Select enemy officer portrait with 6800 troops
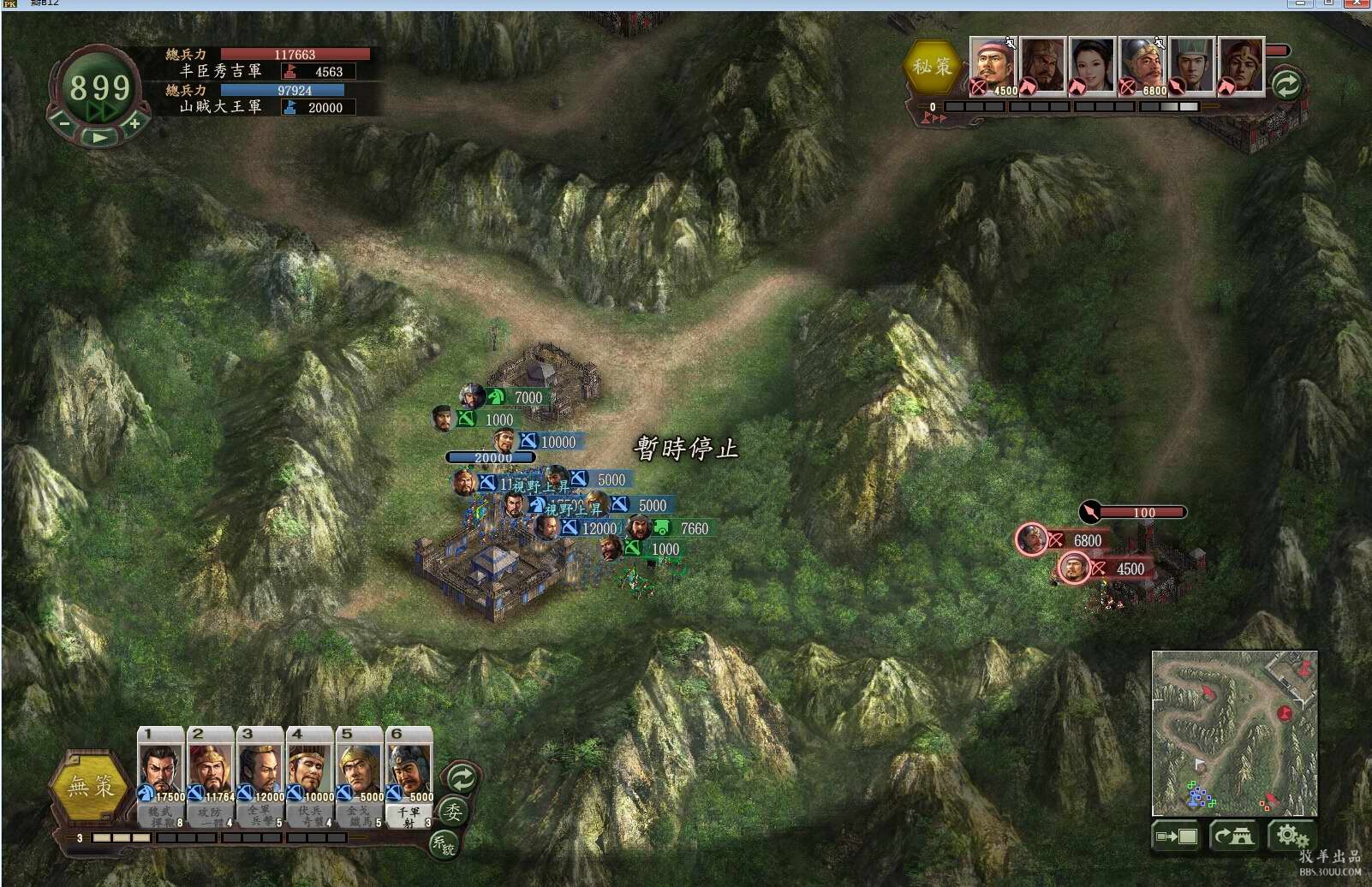The image size is (1372, 887). (1142, 64)
